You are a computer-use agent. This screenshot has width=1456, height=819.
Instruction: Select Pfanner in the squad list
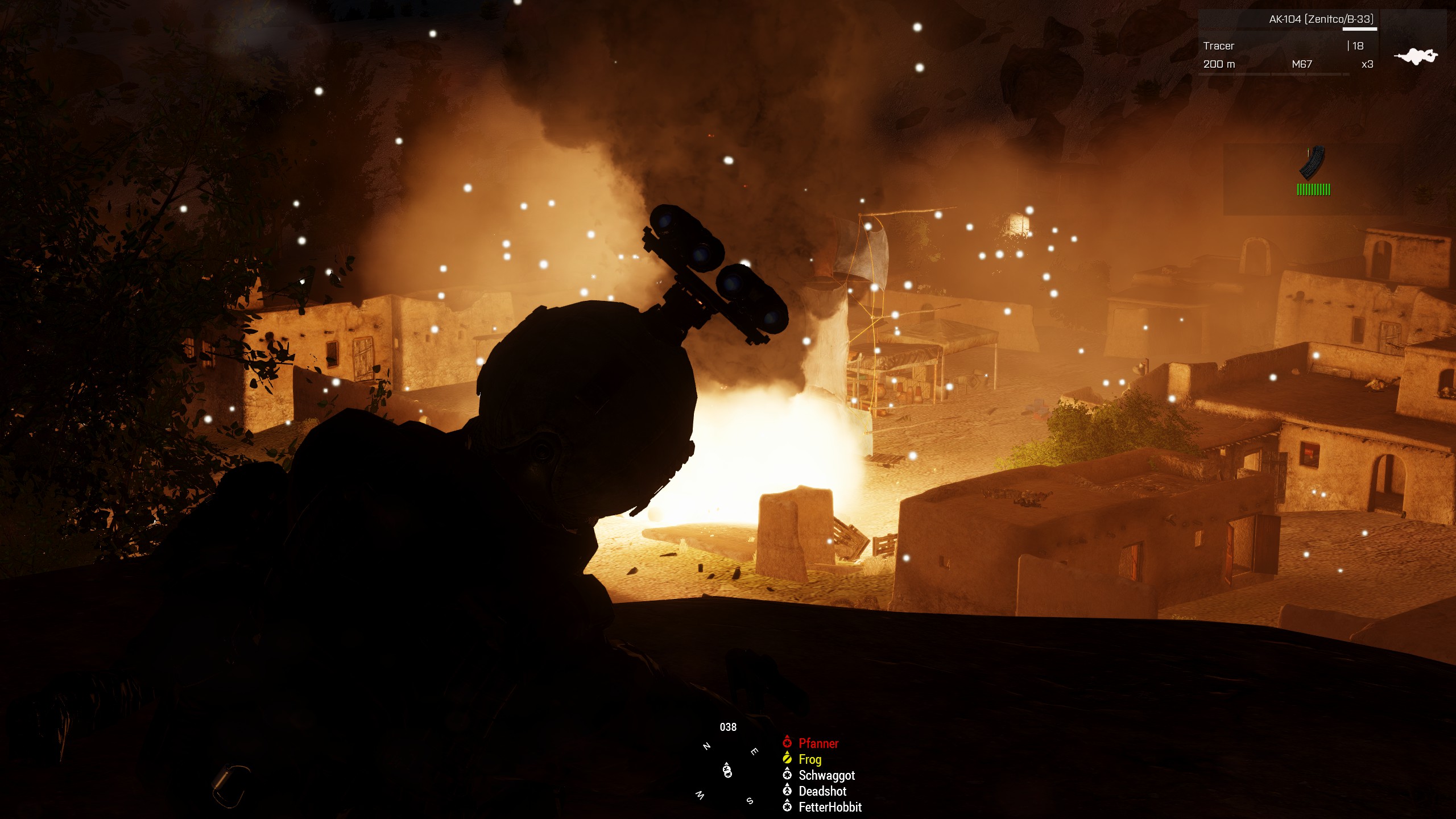[818, 743]
